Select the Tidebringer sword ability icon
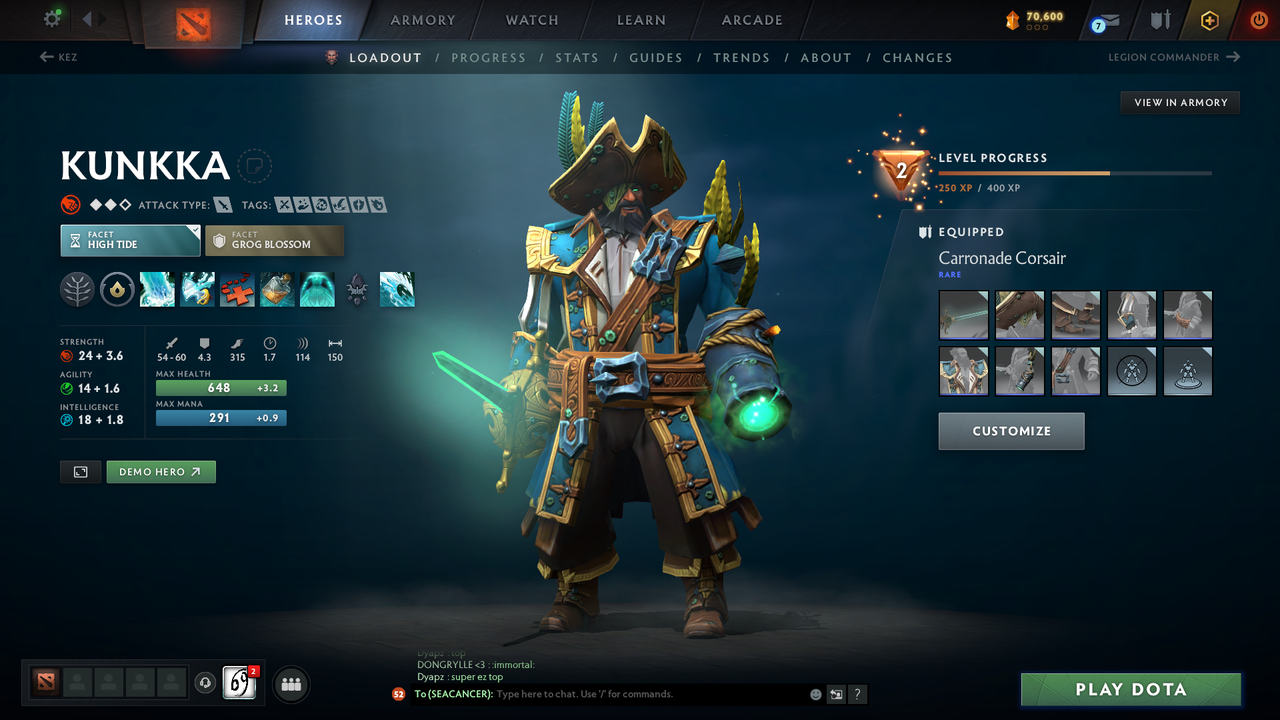This screenshot has height=720, width=1280. click(197, 289)
